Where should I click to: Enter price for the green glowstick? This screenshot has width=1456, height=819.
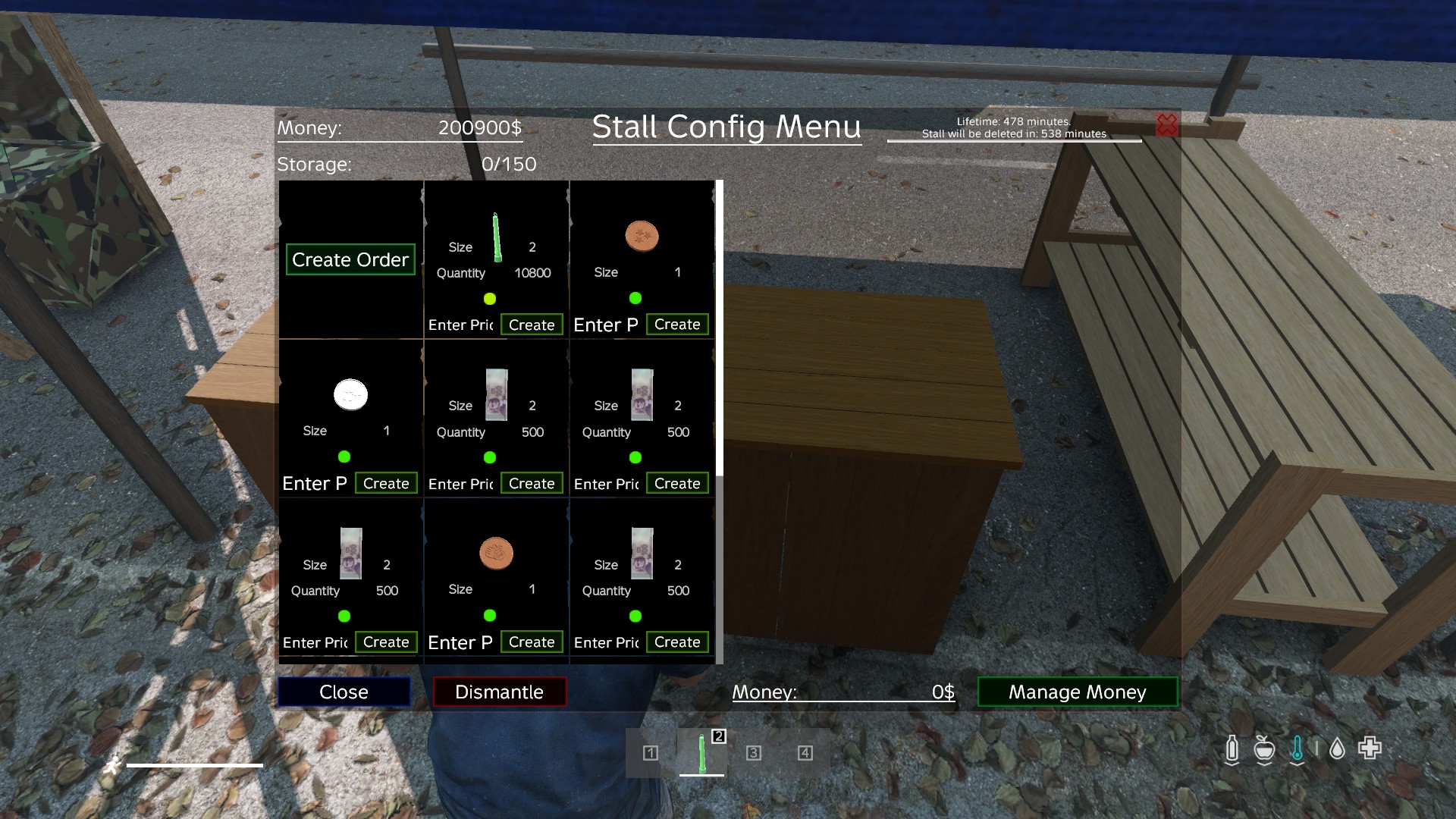point(460,325)
